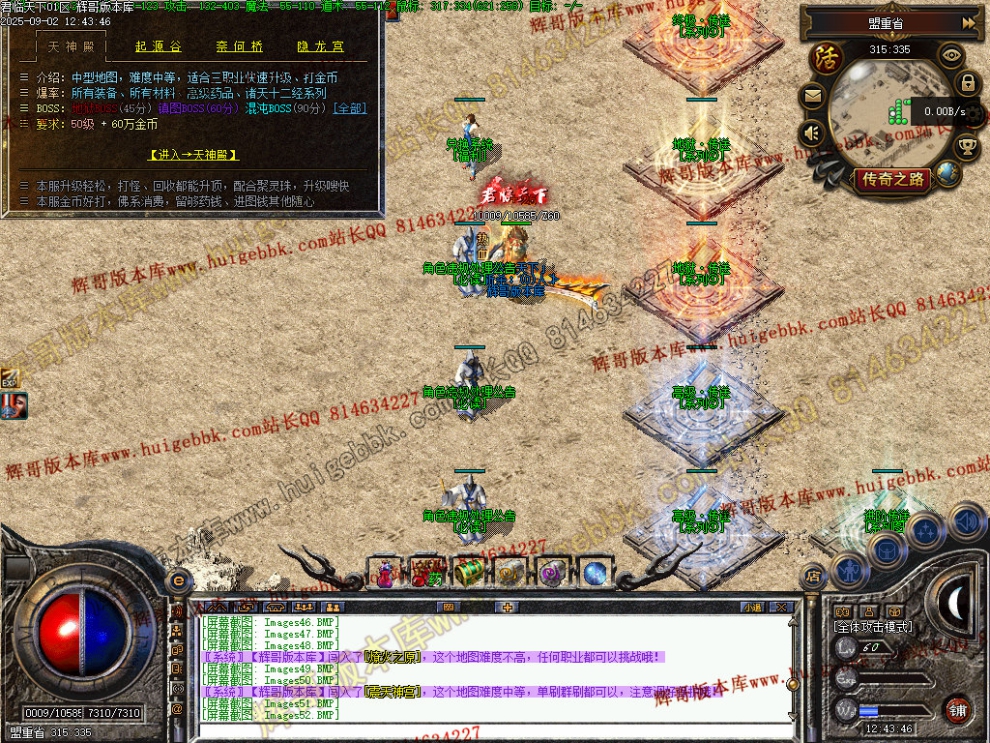Screen dimensions: 990x743
Task: Select the 天神殿 tab
Action: tap(70, 47)
